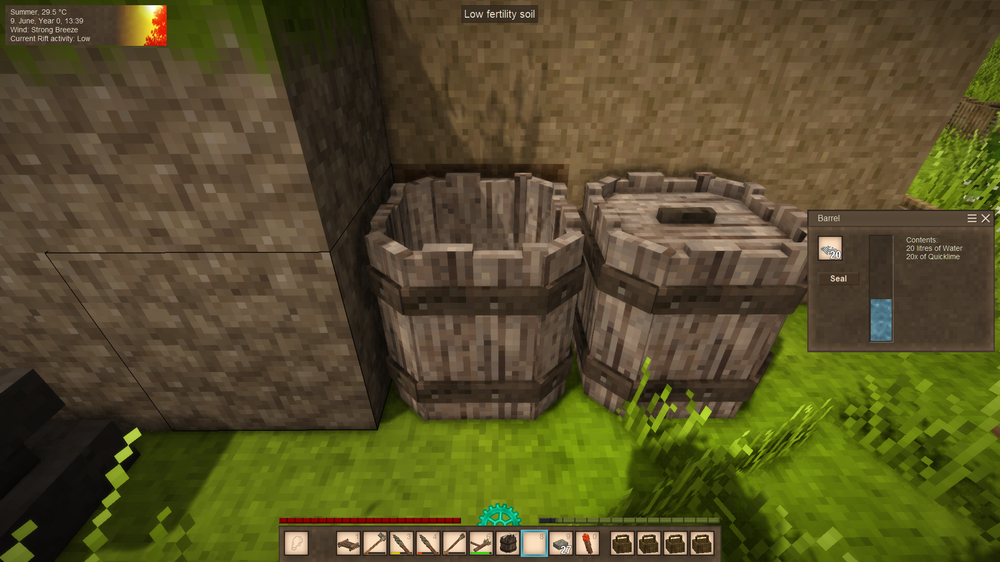Choose the item in hotbar slot 1
Image resolution: width=1000 pixels, height=562 pixels.
(x=348, y=543)
